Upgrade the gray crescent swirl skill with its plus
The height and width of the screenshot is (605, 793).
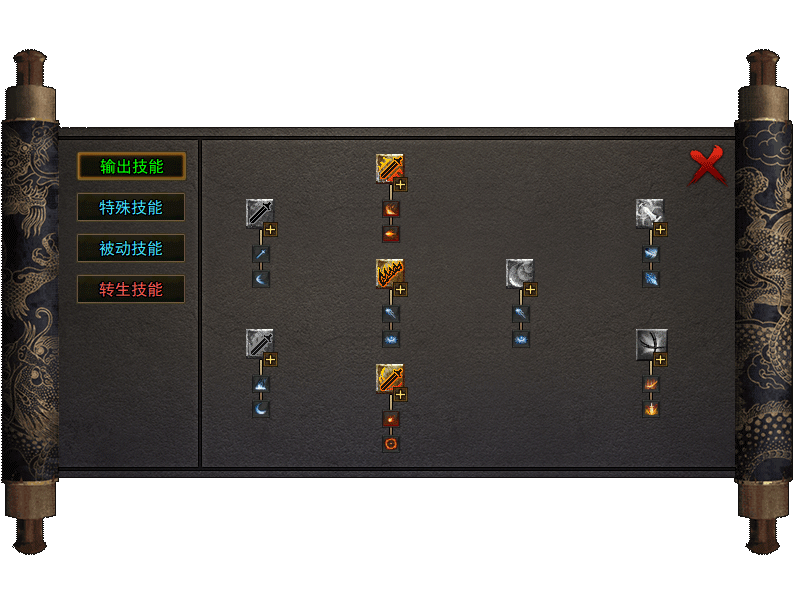pos(531,290)
